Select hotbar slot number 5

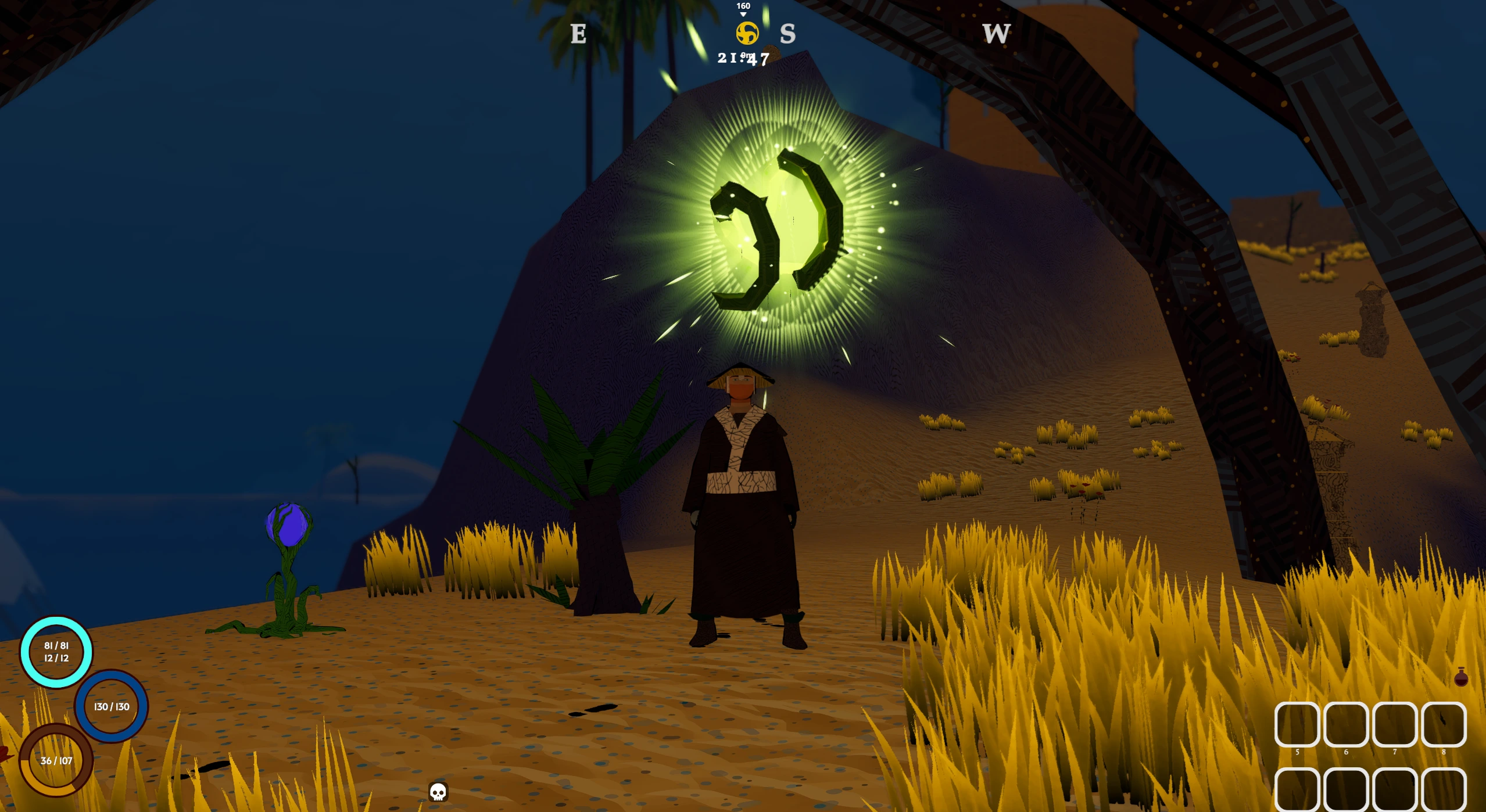click(1297, 724)
